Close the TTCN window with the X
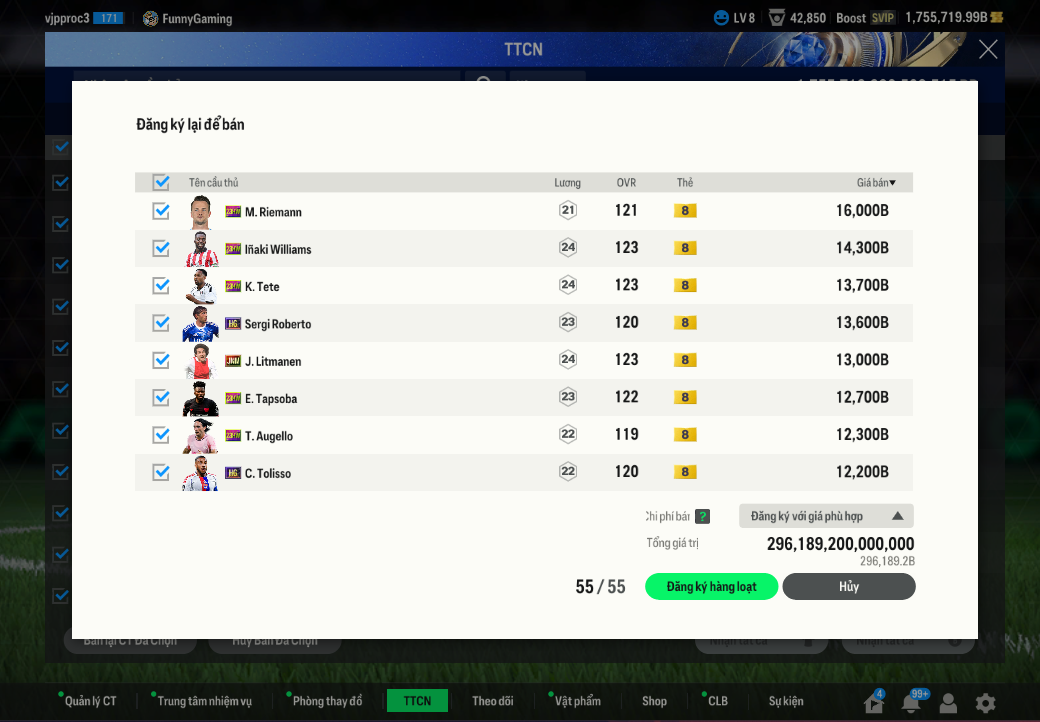This screenshot has width=1040, height=722. click(988, 50)
